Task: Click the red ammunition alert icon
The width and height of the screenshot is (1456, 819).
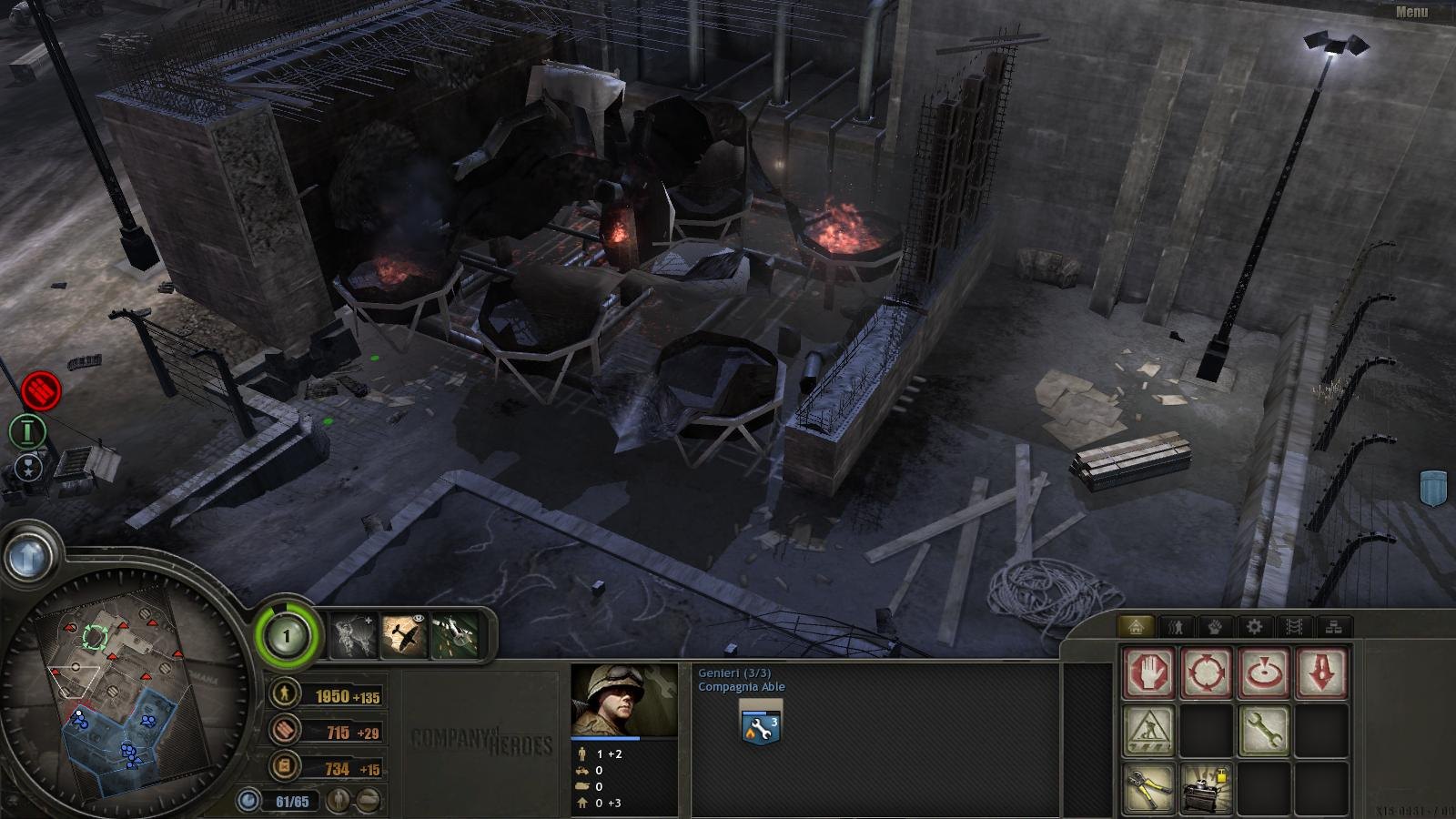Action: click(40, 390)
